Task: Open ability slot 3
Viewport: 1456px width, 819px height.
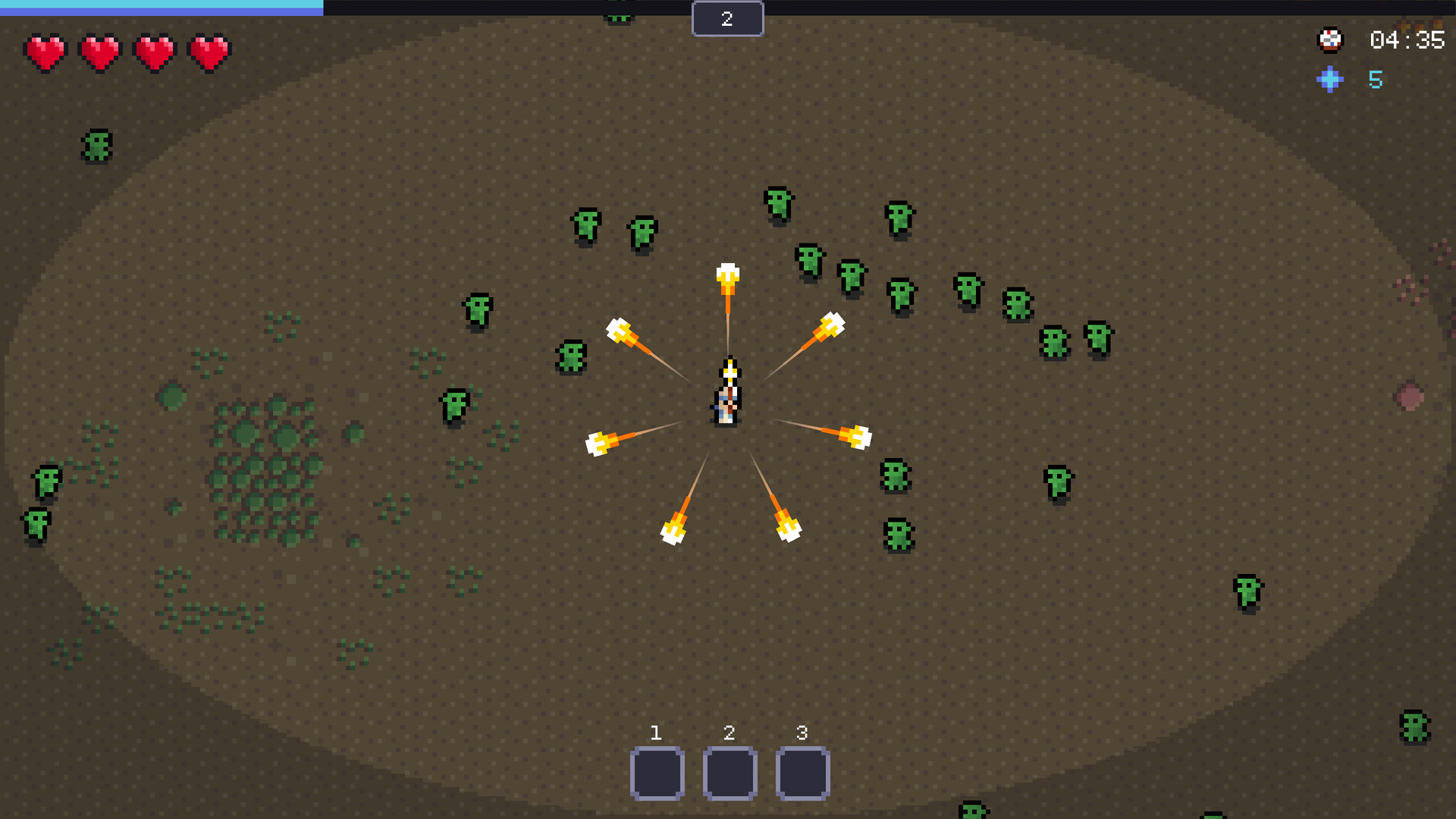Action: pyautogui.click(x=801, y=772)
